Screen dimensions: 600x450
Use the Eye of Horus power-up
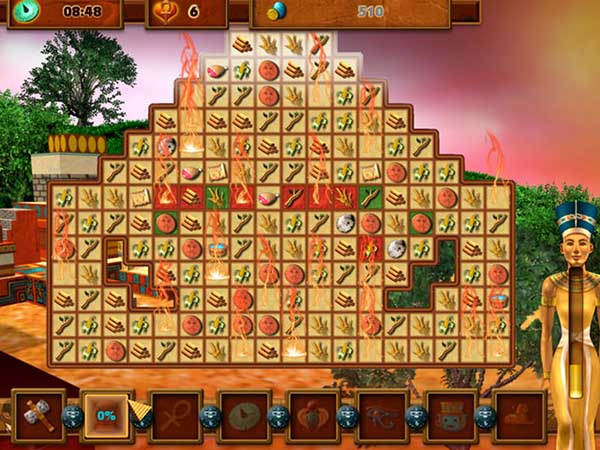tap(381, 416)
